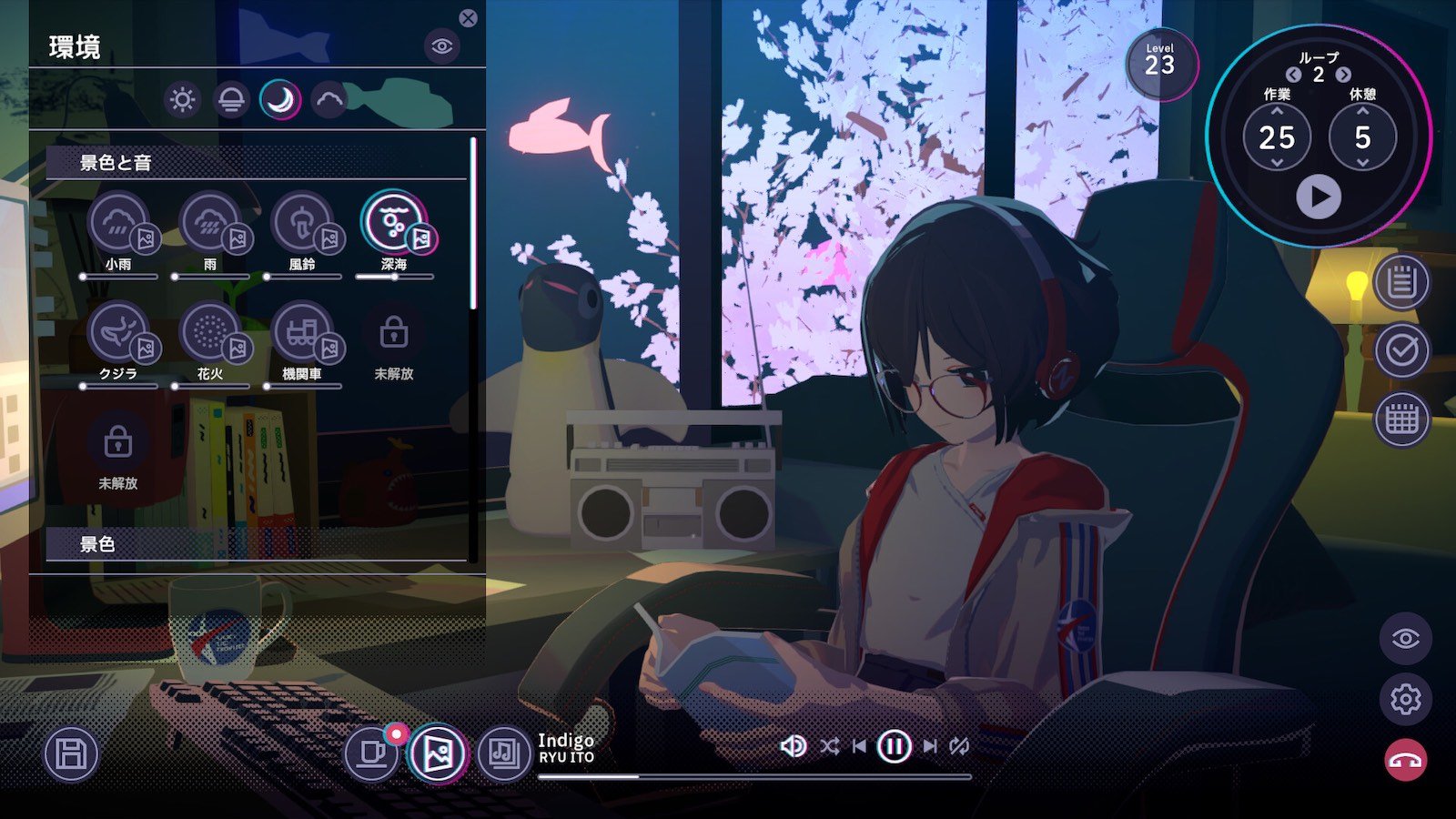Enable the 風鈴 wind chime sound
Screen dimensions: 1456x819
302,222
